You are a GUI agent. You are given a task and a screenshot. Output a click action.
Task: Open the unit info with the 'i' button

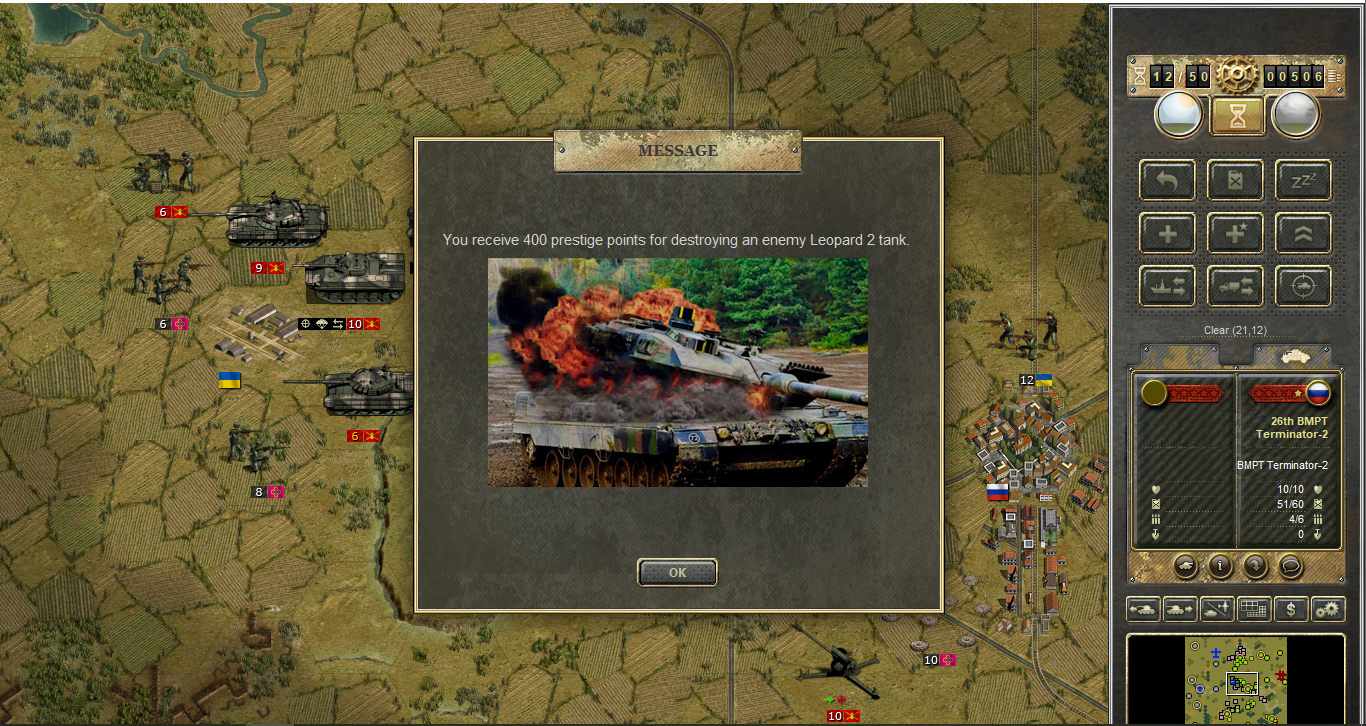[x=1220, y=566]
